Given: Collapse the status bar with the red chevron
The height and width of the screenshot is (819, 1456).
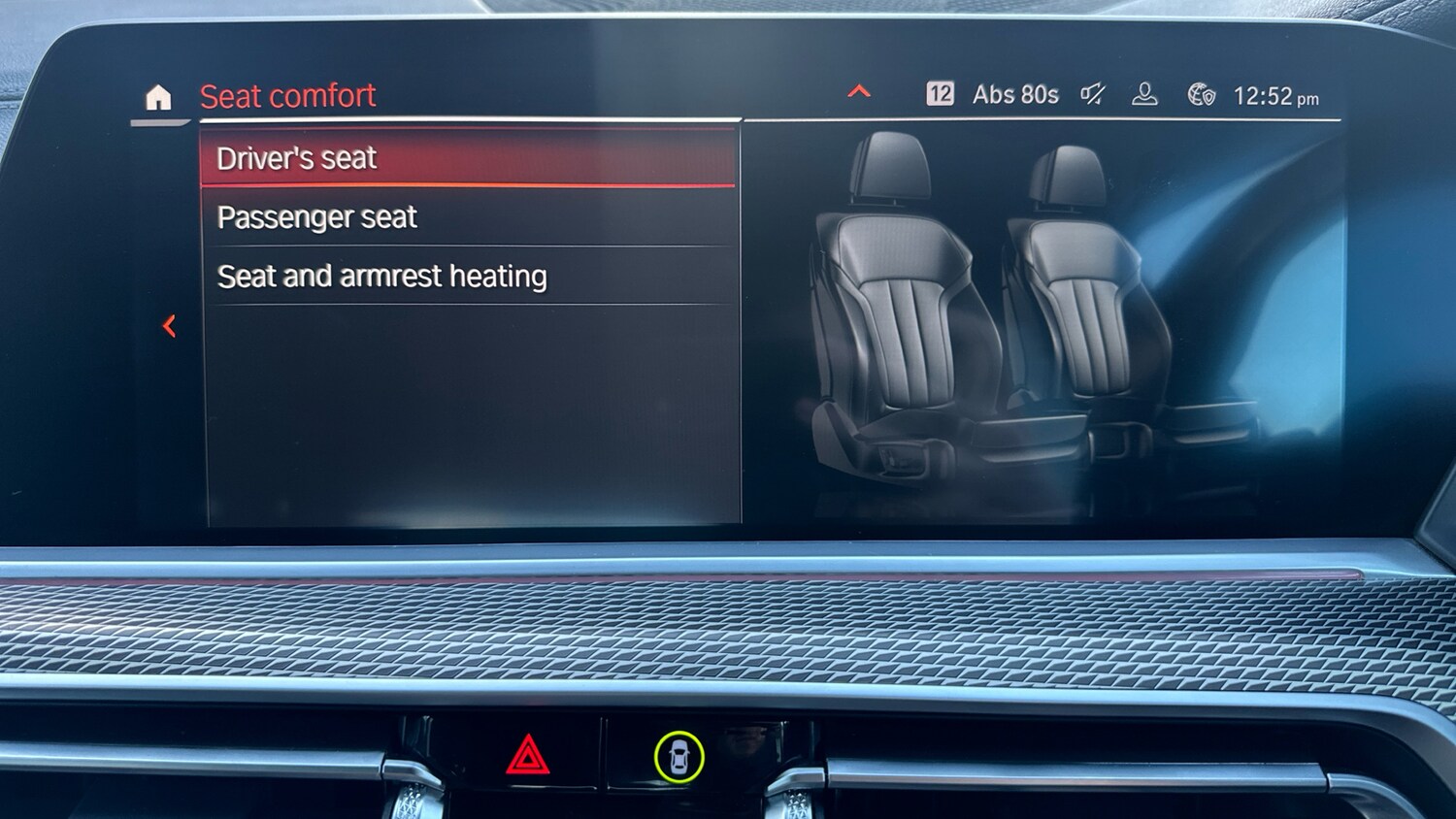Looking at the screenshot, I should click(x=858, y=91).
